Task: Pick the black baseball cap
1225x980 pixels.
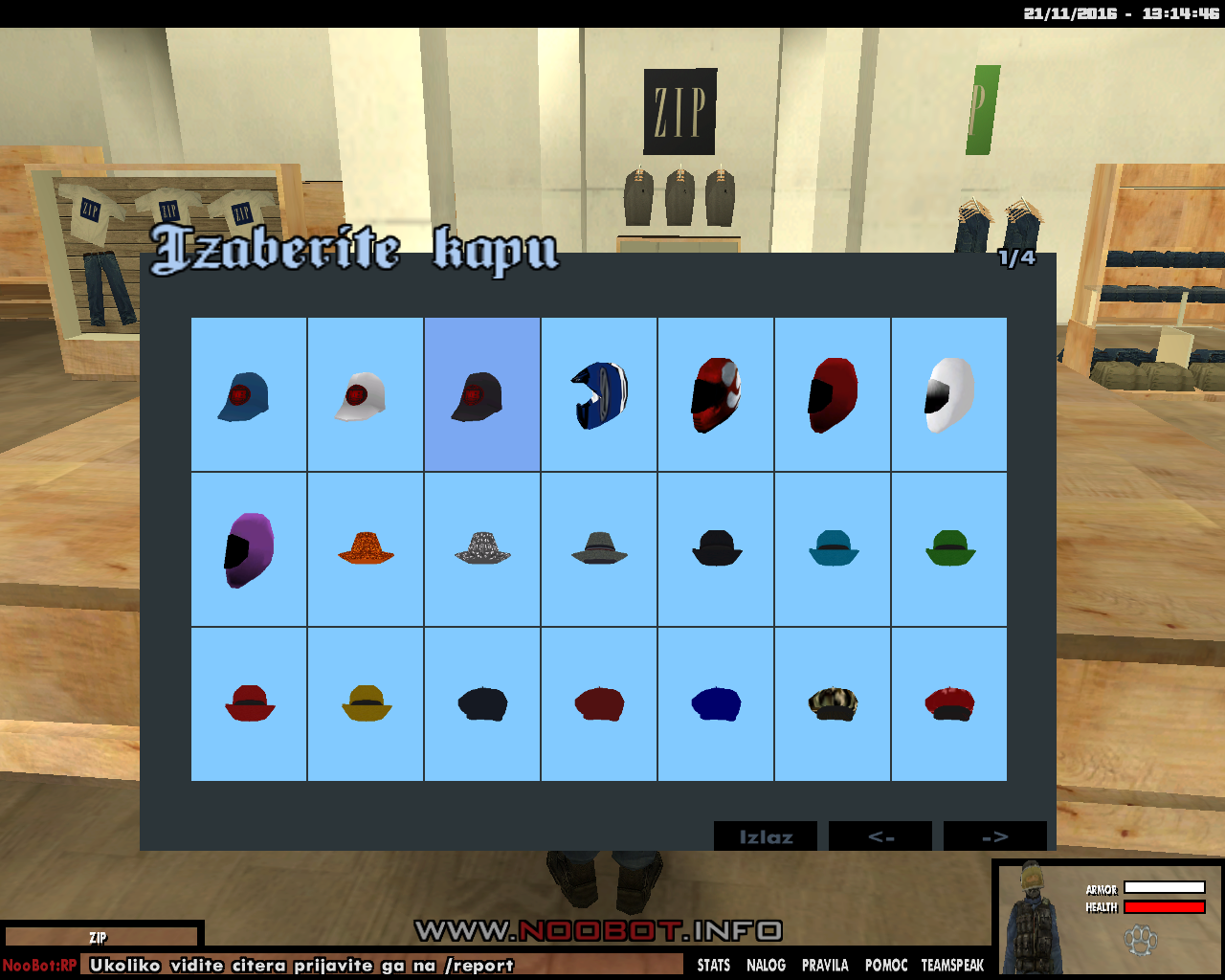Action: (482, 394)
